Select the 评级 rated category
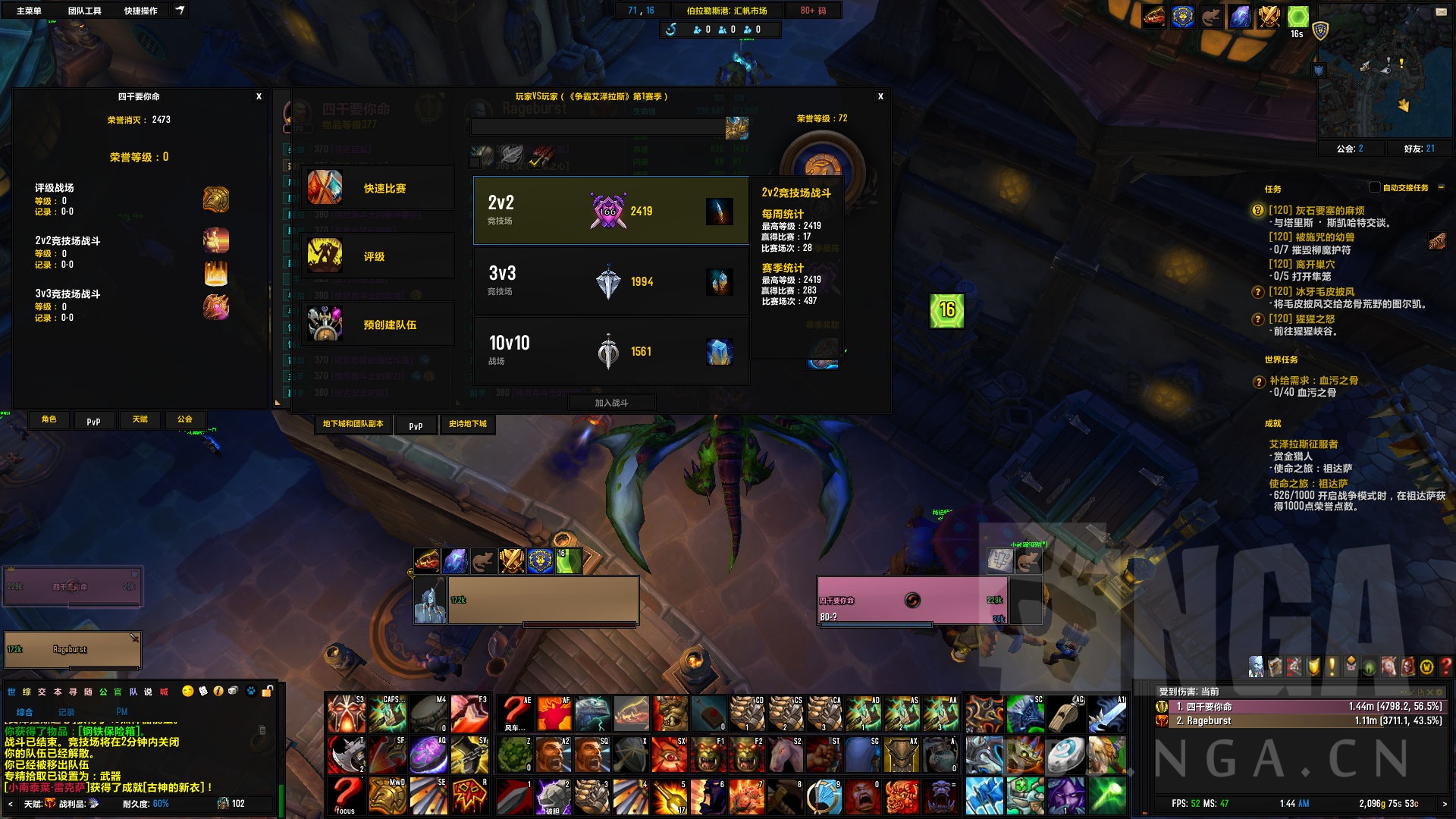The width and height of the screenshot is (1456, 819). pos(377,256)
